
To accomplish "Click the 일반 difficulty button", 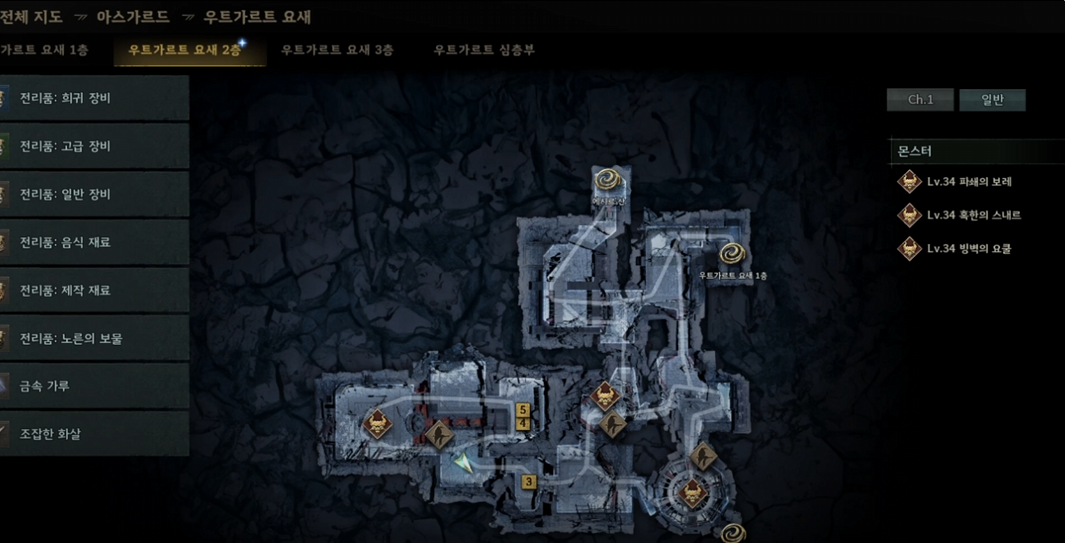I will 992,100.
